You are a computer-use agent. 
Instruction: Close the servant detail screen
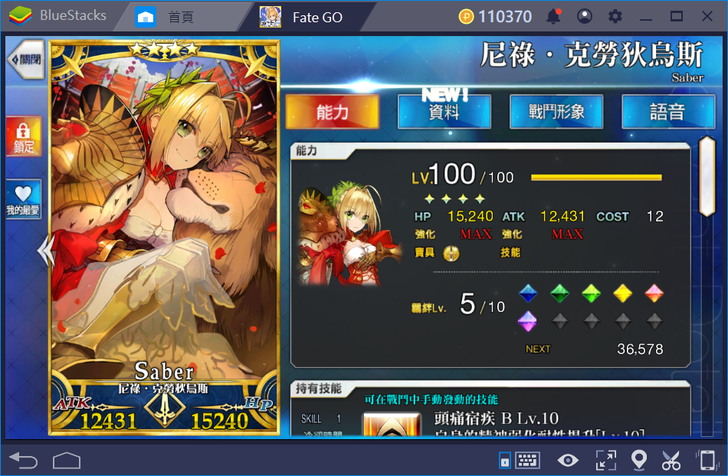[x=25, y=59]
